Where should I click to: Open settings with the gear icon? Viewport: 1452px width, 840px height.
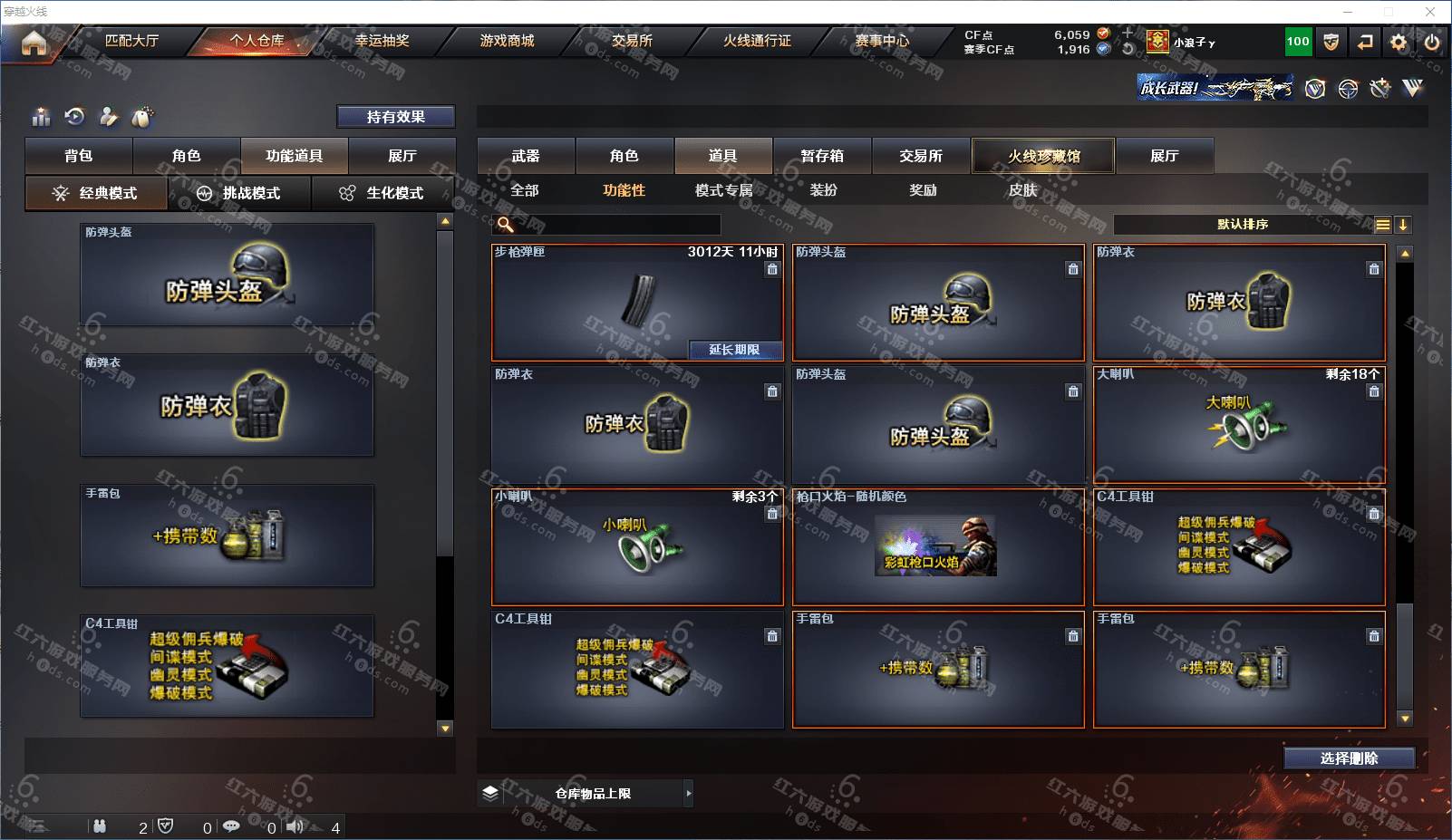coord(1399,42)
